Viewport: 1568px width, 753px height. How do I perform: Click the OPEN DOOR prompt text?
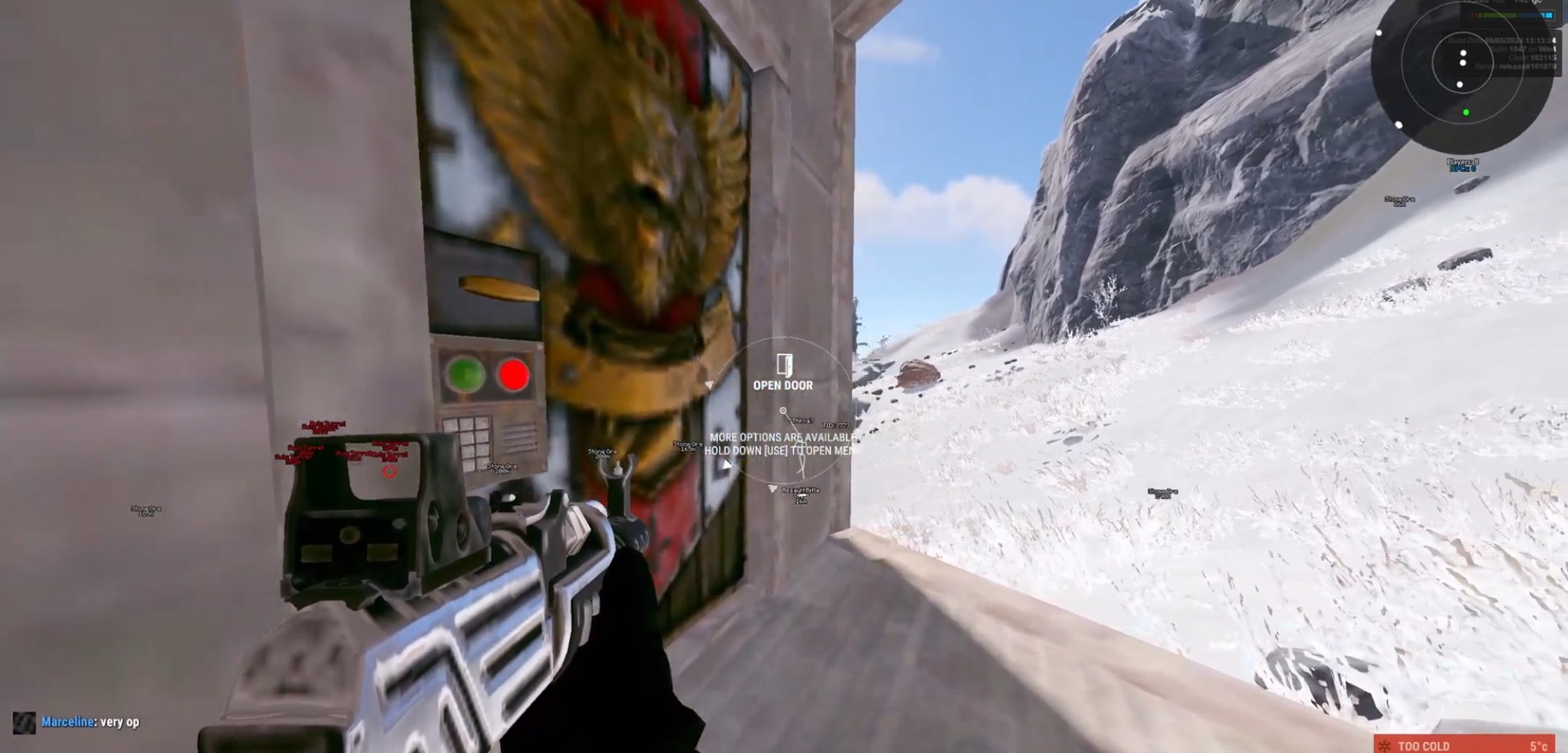pyautogui.click(x=784, y=386)
